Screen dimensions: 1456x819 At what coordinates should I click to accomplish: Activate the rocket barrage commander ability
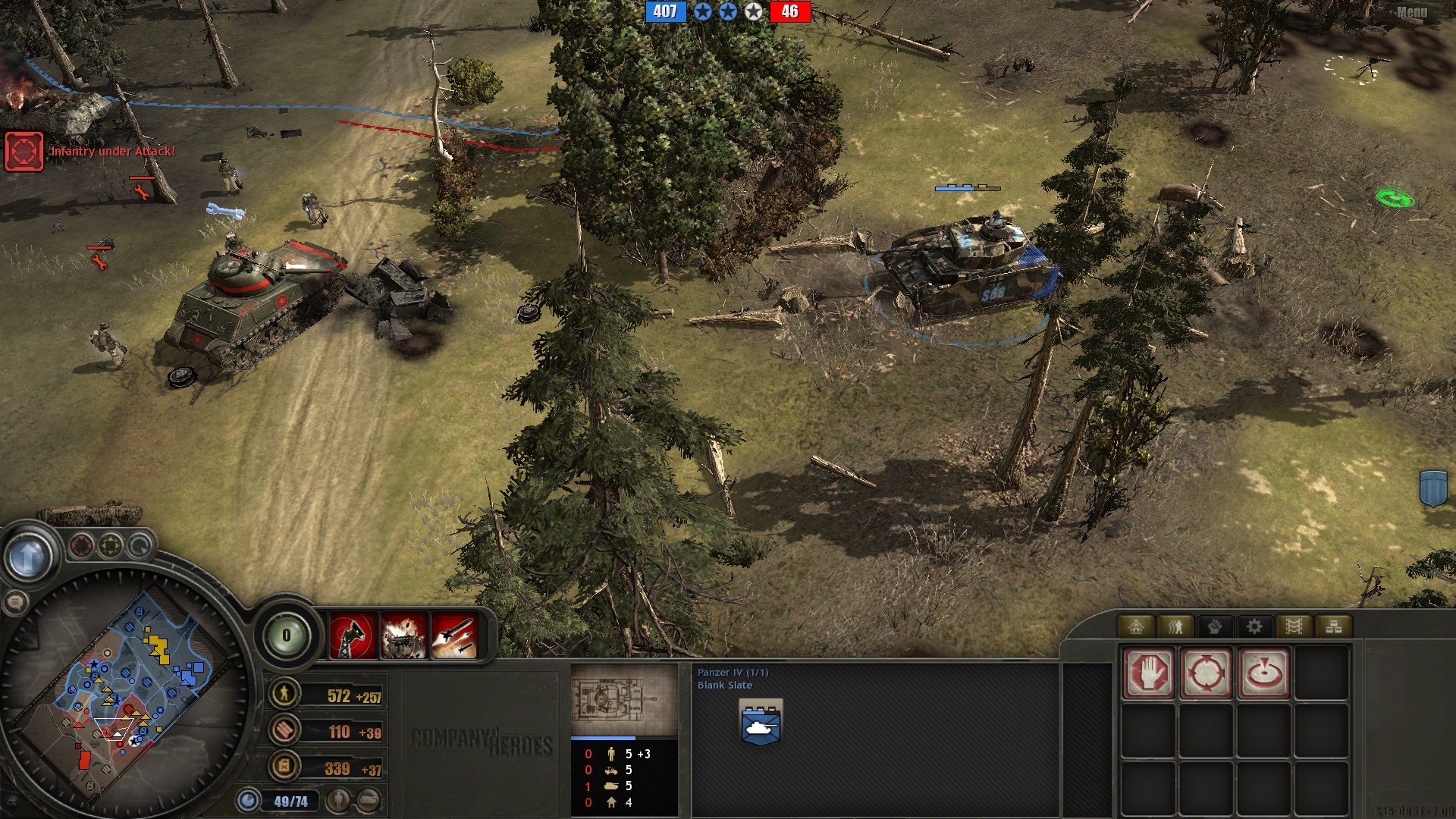coord(454,635)
